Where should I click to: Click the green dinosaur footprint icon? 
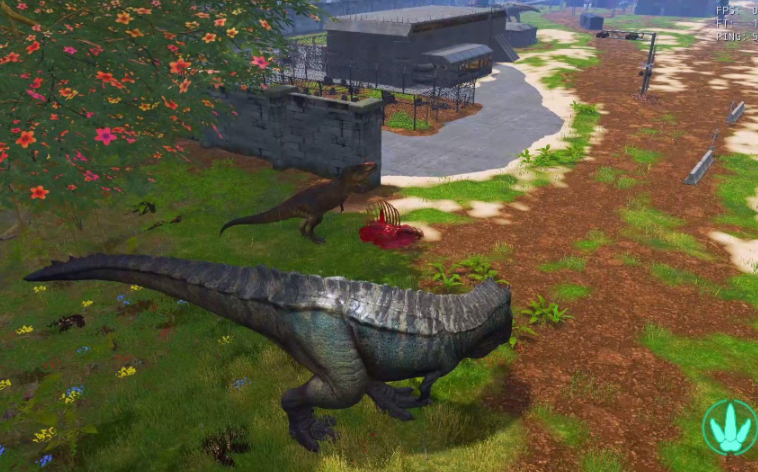point(729,427)
